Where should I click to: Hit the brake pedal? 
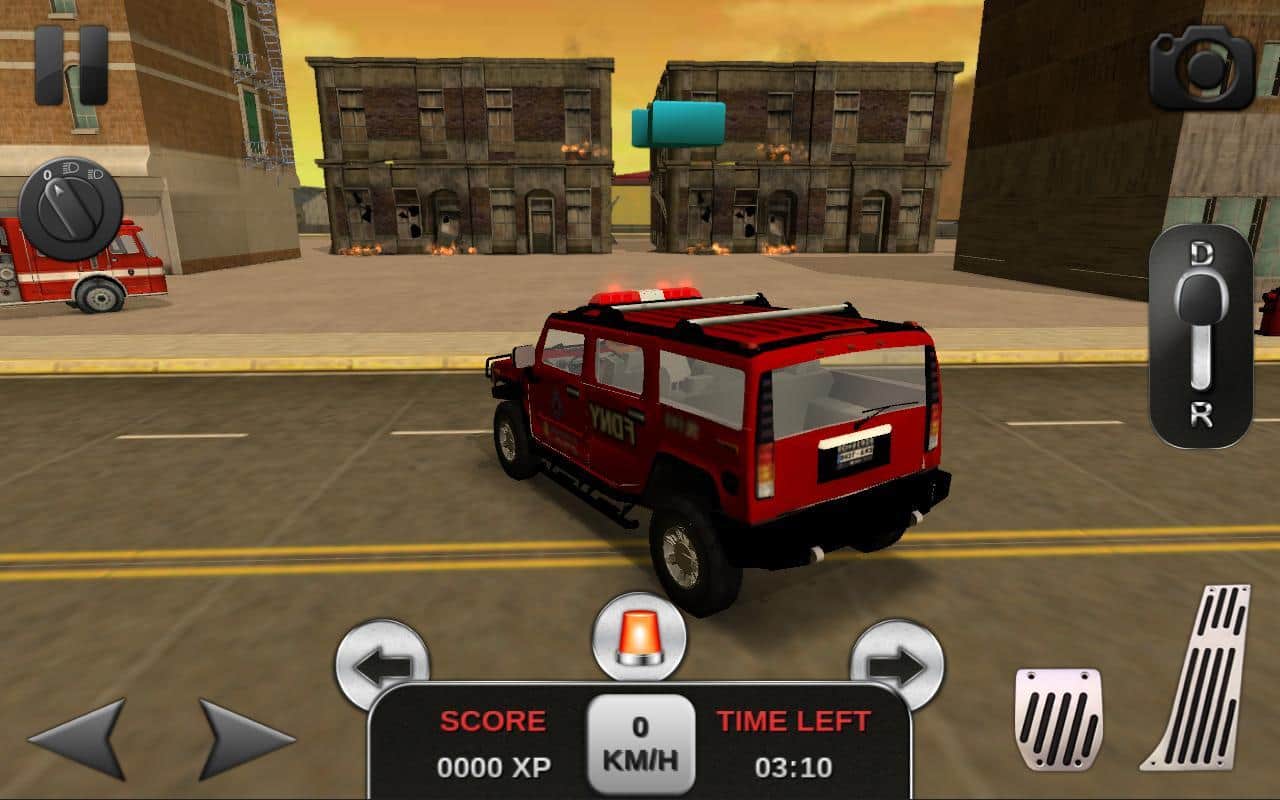click(x=1058, y=719)
